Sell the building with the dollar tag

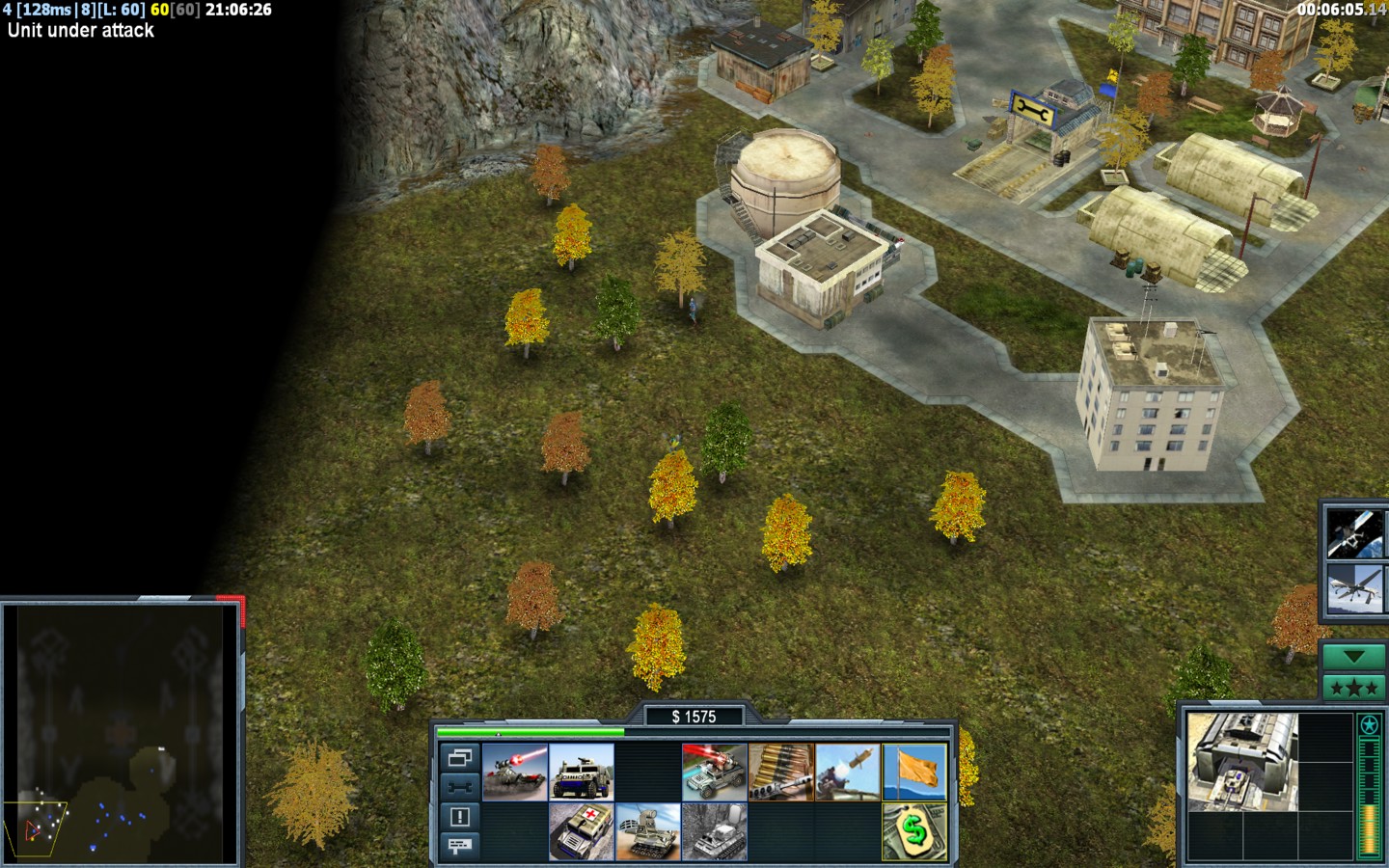coord(914,831)
